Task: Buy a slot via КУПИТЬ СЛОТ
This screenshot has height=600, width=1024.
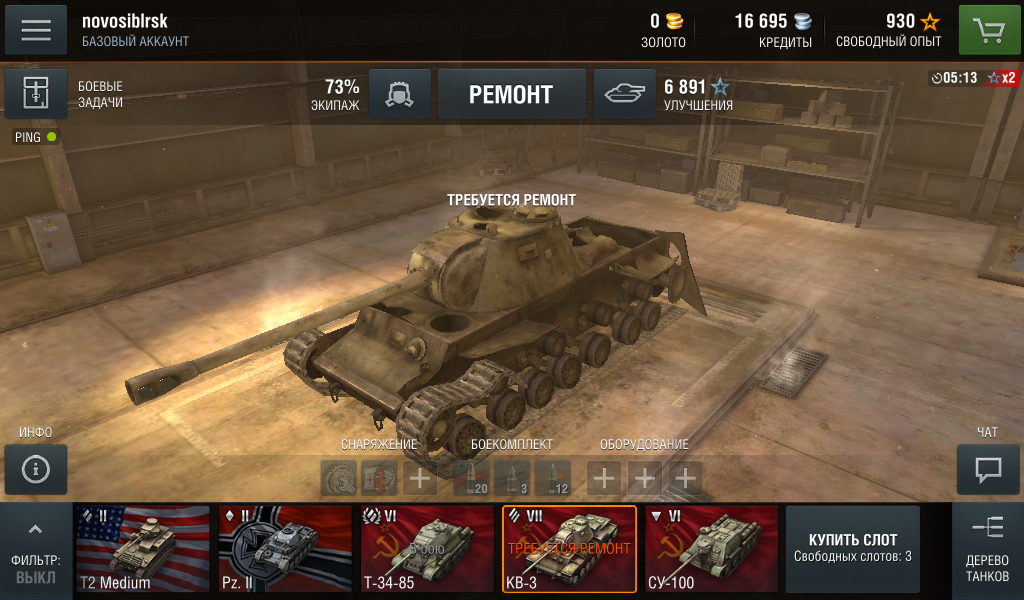Action: click(853, 549)
